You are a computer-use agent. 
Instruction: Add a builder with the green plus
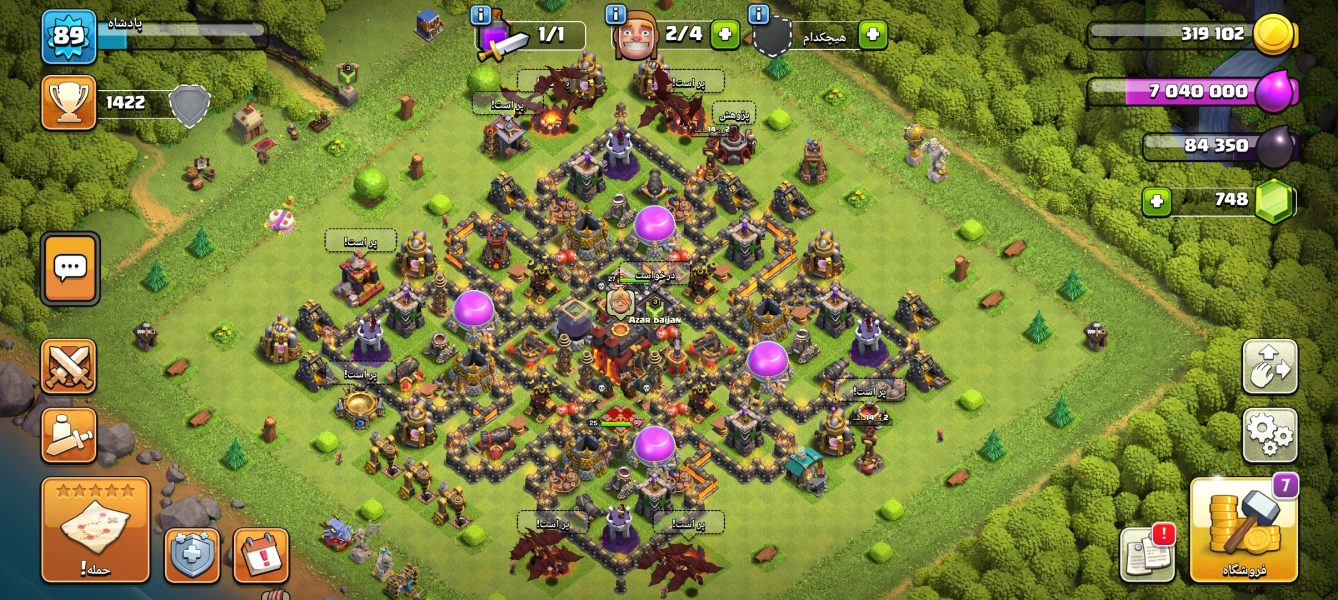[x=724, y=34]
